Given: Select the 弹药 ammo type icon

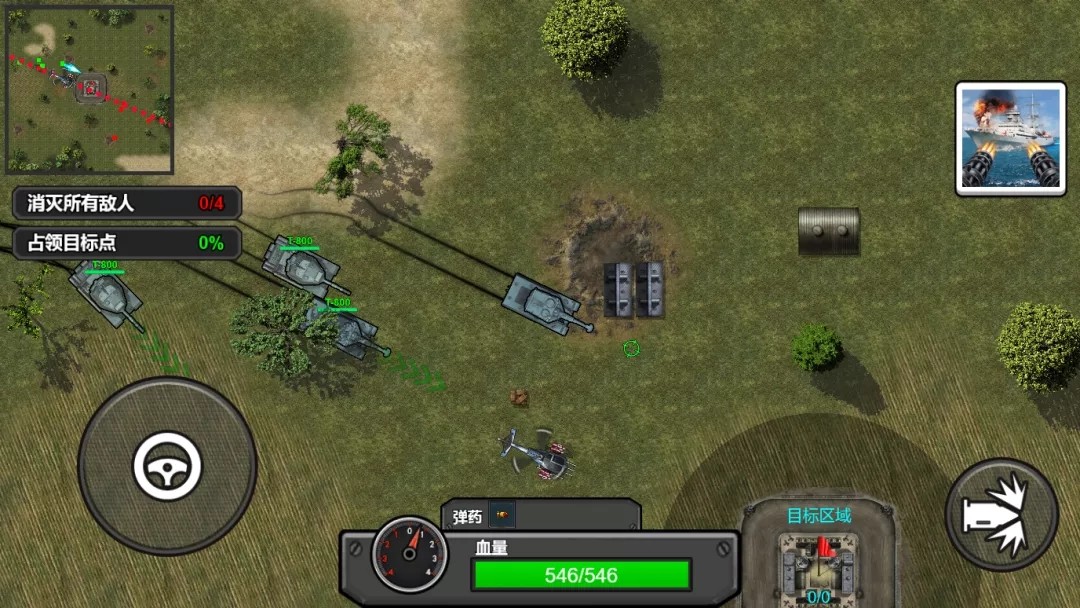Looking at the screenshot, I should 501,516.
